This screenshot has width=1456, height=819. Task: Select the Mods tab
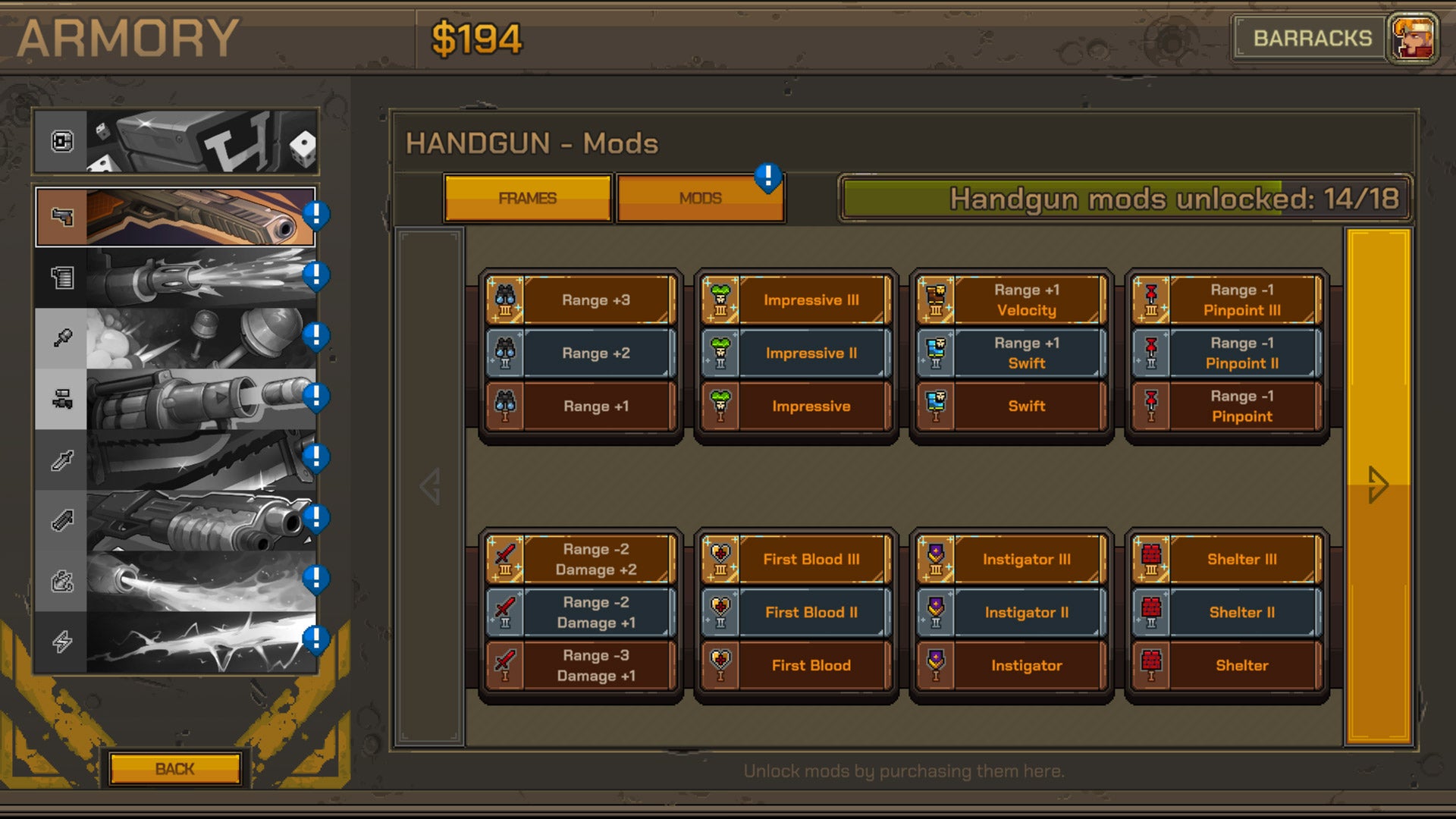point(700,198)
